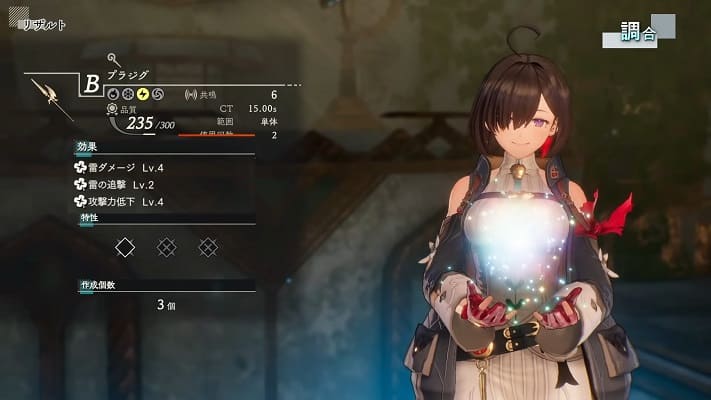Click the yellow lightning element icon
This screenshot has height=400, width=711.
pos(143,94)
